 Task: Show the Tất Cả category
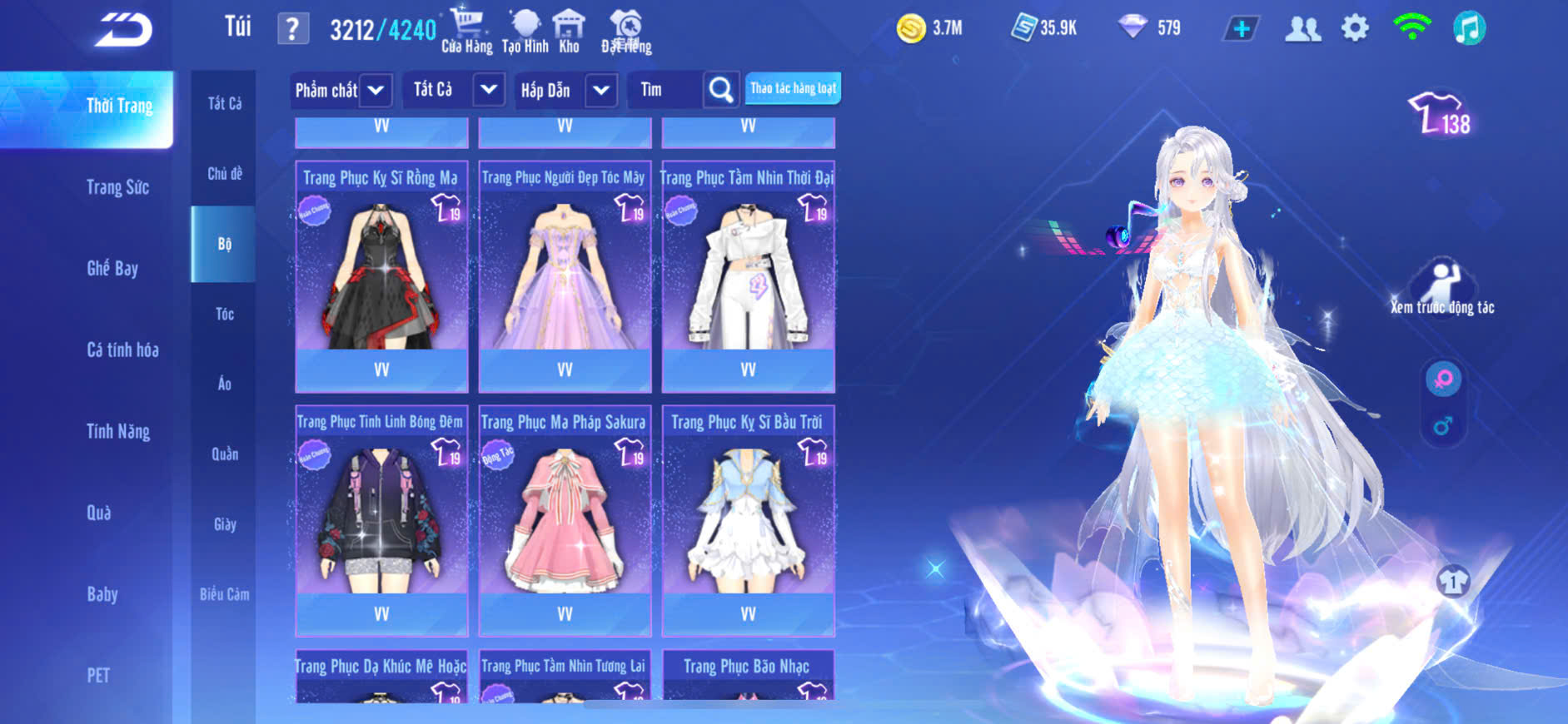point(225,103)
